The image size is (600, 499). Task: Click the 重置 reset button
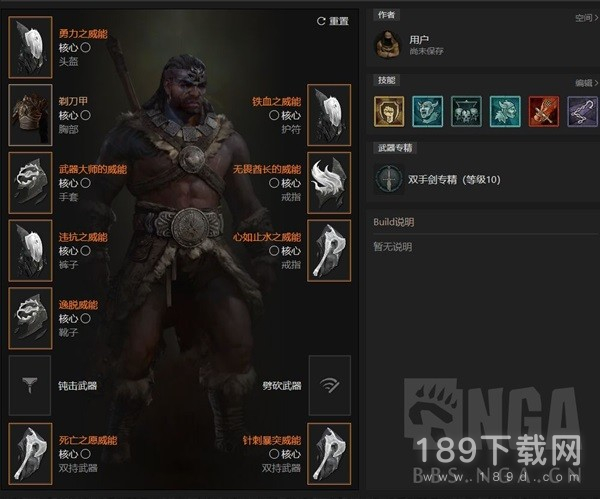pyautogui.click(x=332, y=21)
